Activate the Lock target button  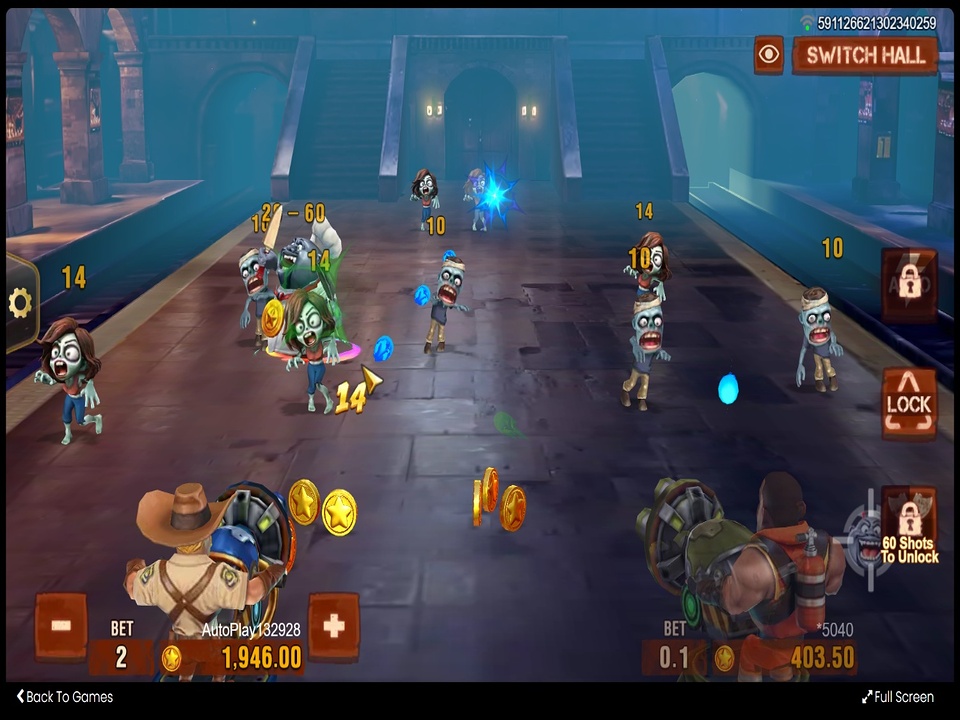[908, 403]
